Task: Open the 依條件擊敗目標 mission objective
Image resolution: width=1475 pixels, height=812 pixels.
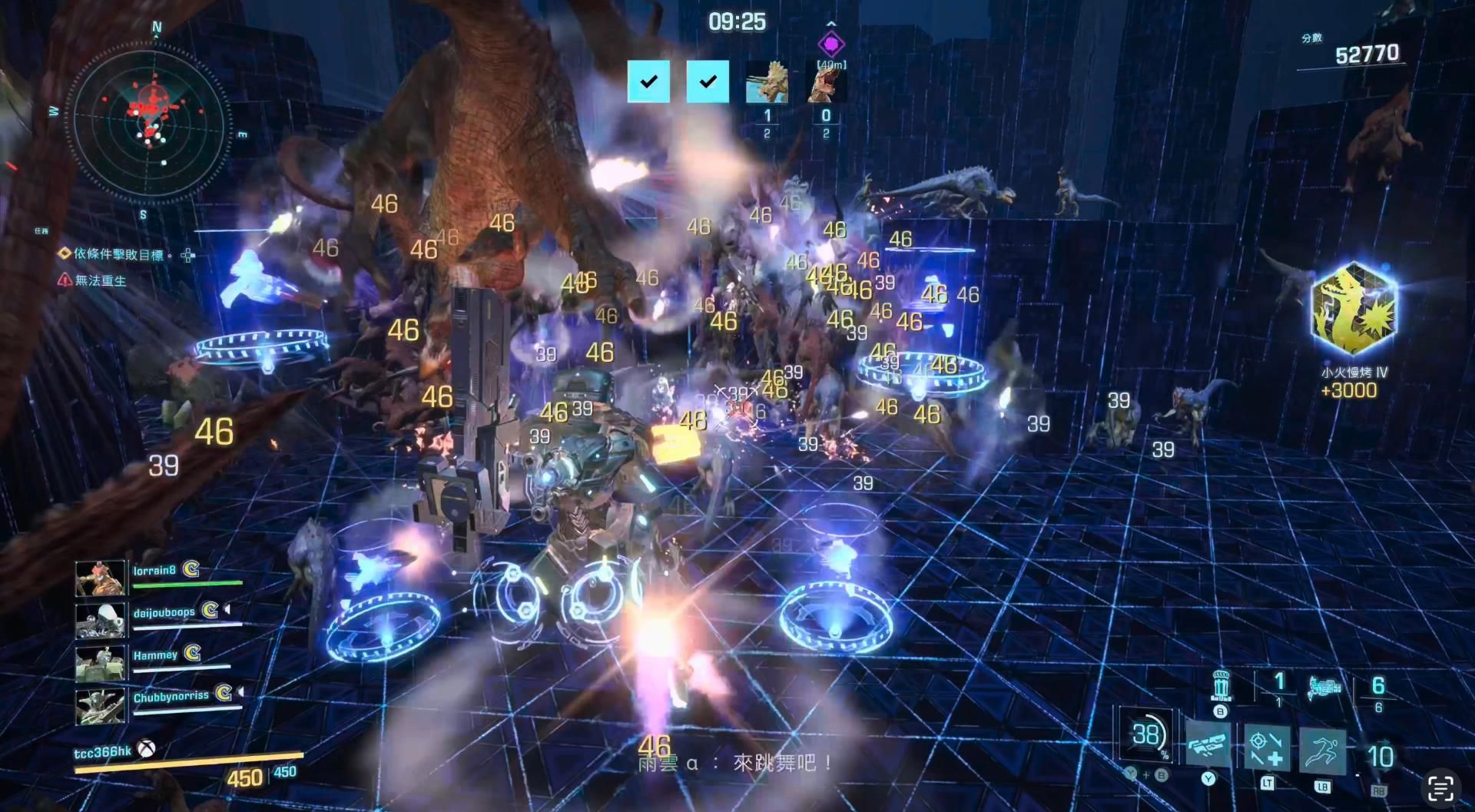Action: click(118, 254)
